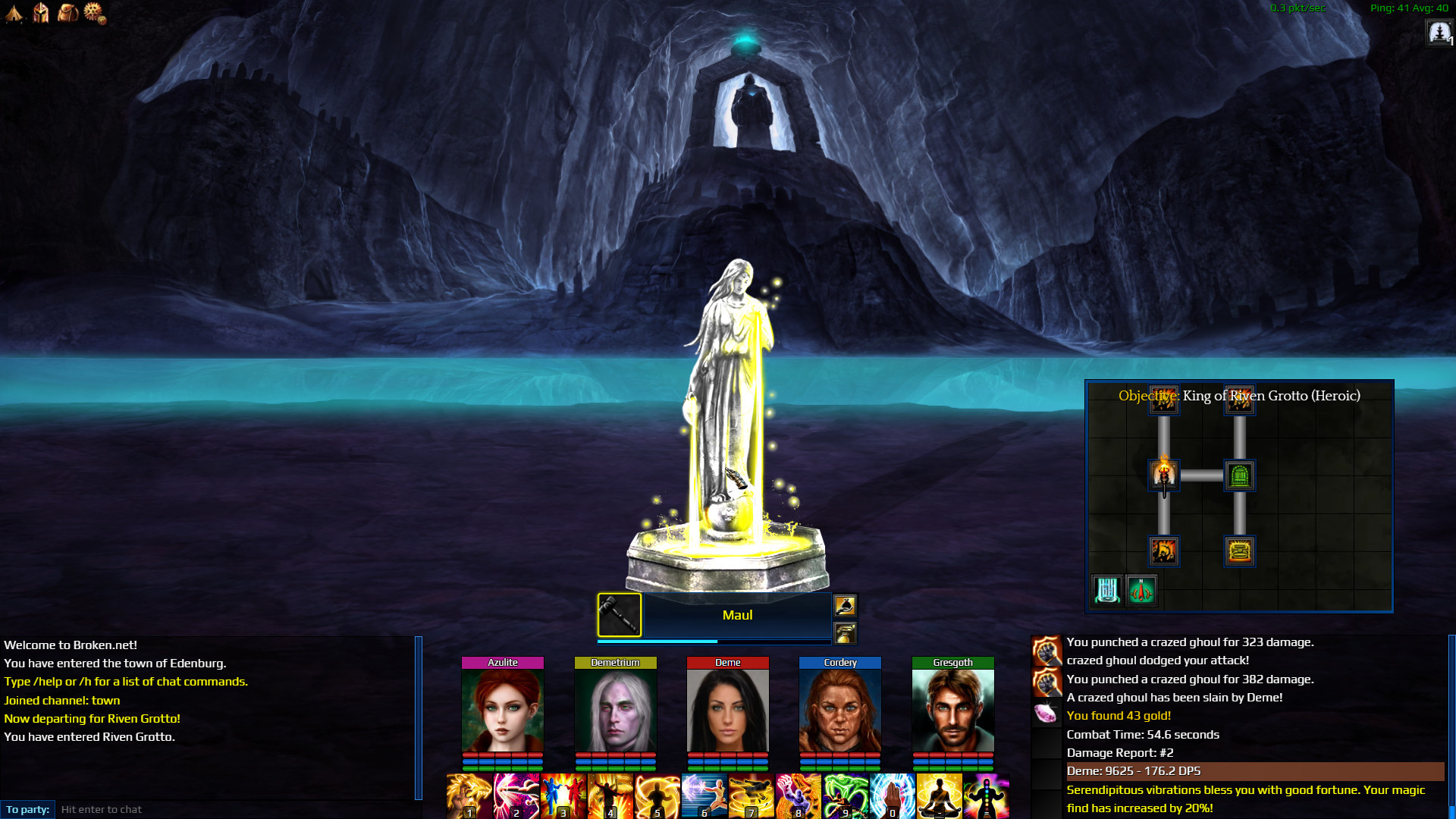1456x819 pixels.
Task: Select Demetrium's party portrait
Action: [615, 710]
